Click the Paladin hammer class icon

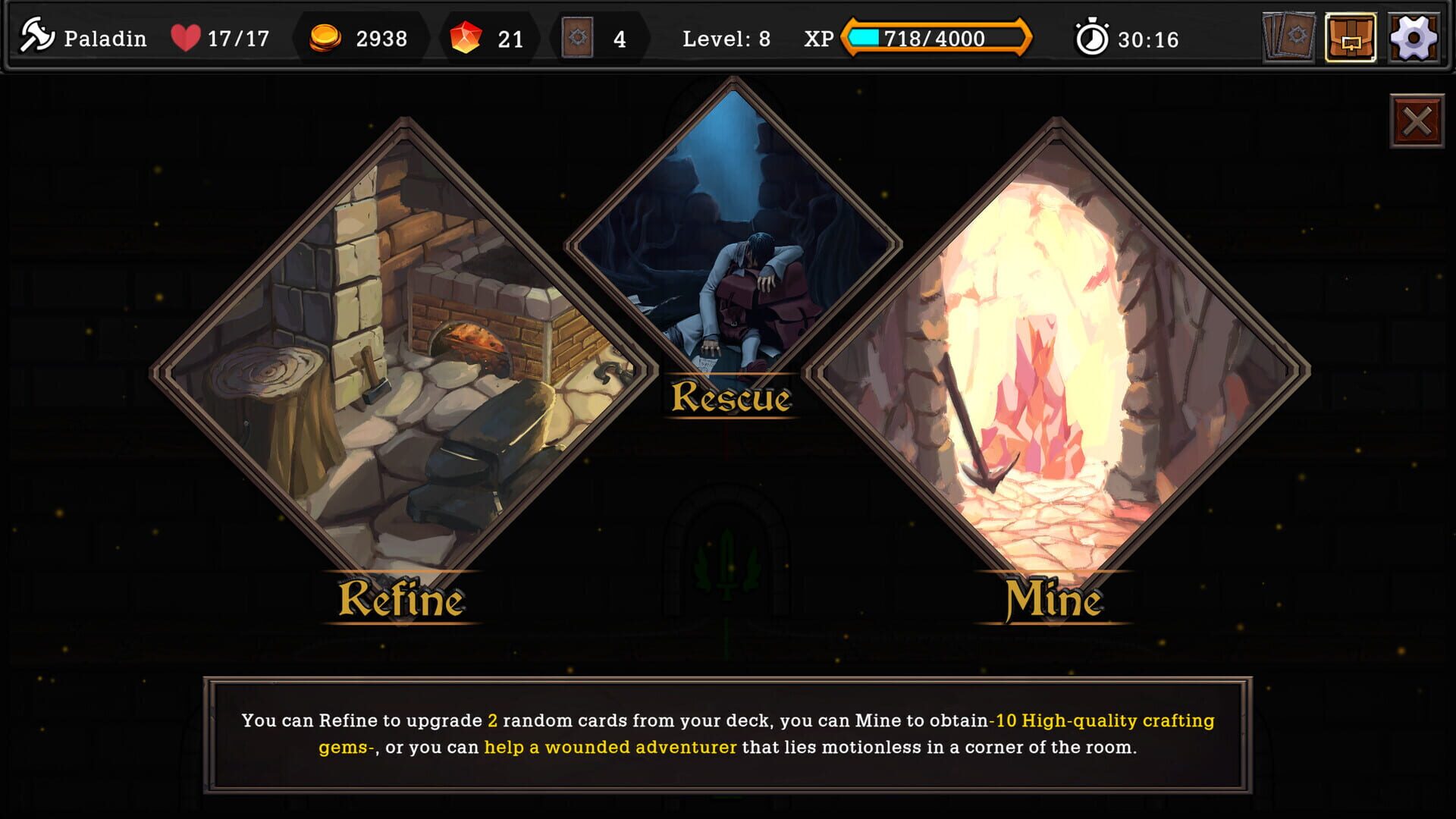(38, 36)
